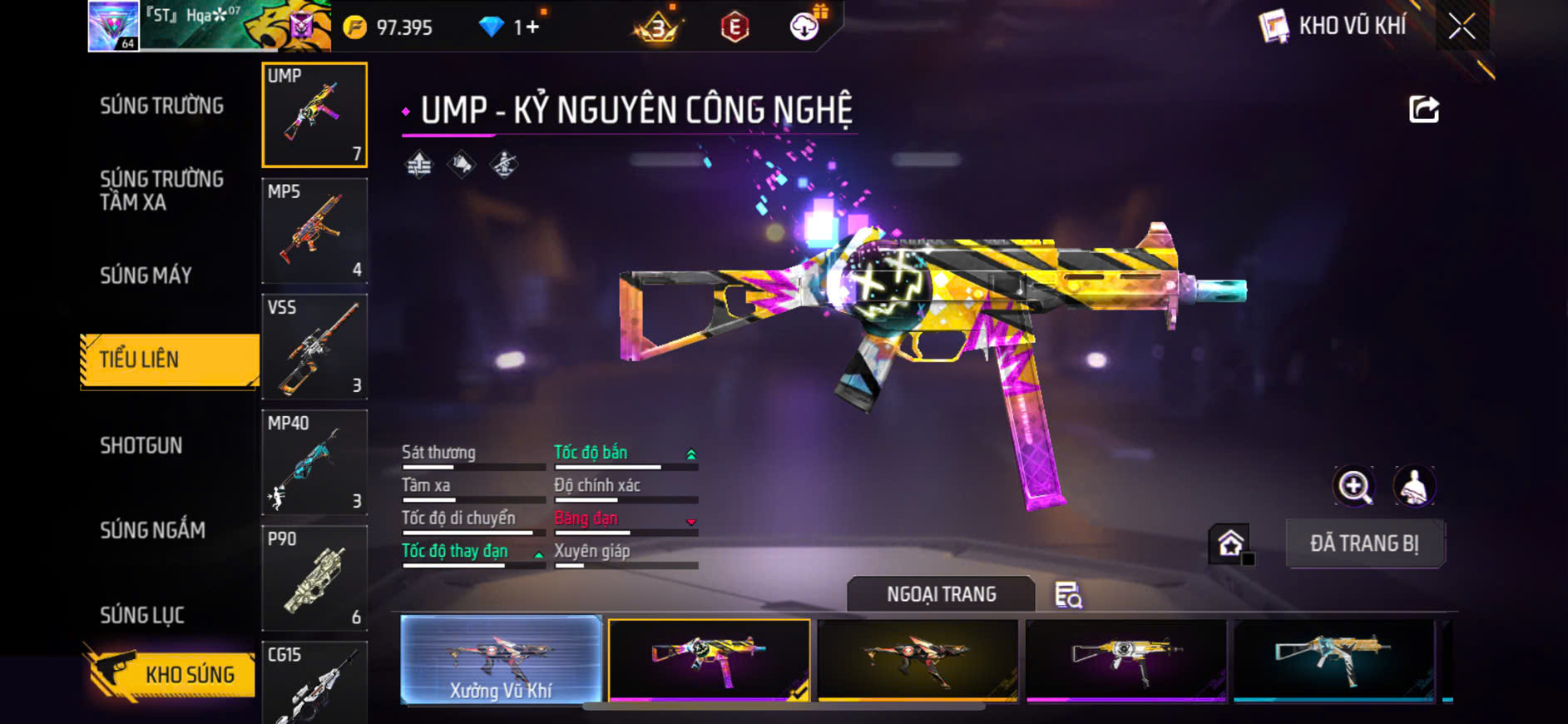Pick the P90 weapon tile
Viewport: 1568px width, 724px height.
tap(314, 578)
